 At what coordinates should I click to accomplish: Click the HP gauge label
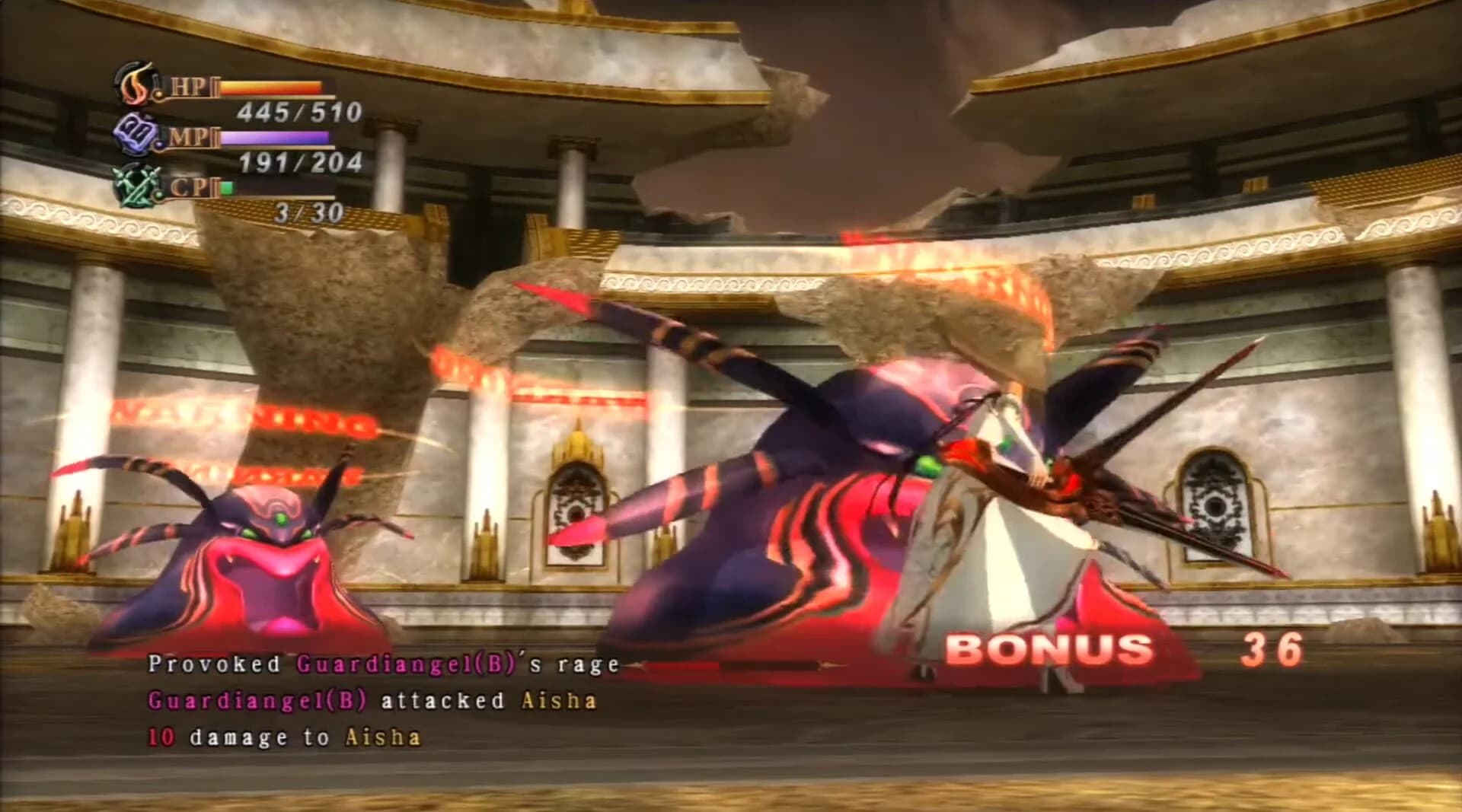192,84
